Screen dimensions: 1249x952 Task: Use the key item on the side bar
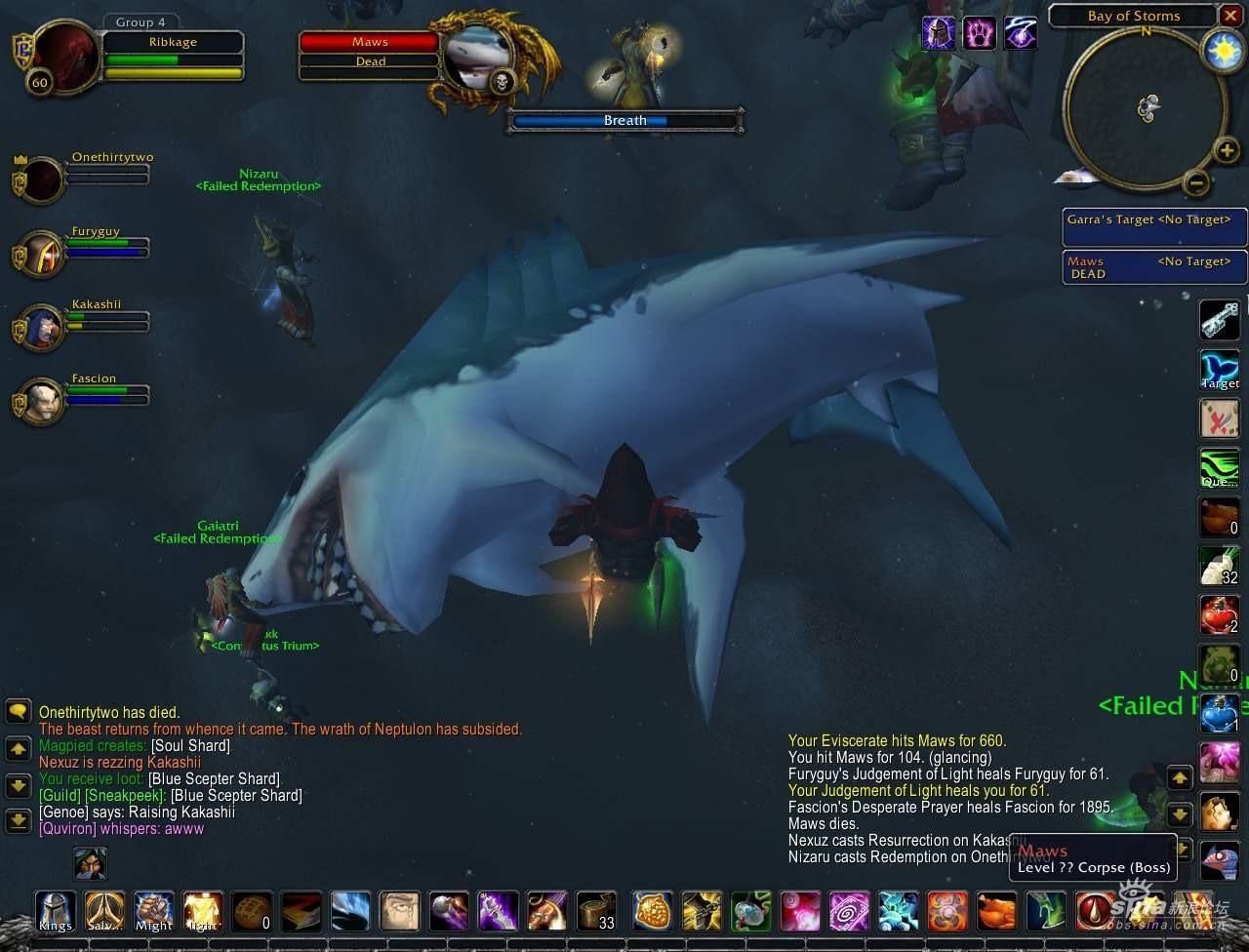pos(1219,320)
